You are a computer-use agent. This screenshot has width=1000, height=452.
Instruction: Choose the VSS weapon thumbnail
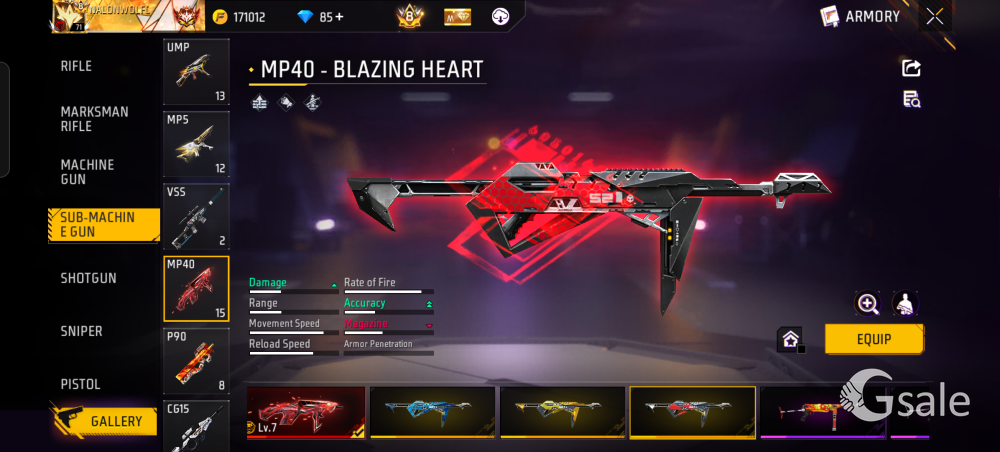pyautogui.click(x=196, y=216)
